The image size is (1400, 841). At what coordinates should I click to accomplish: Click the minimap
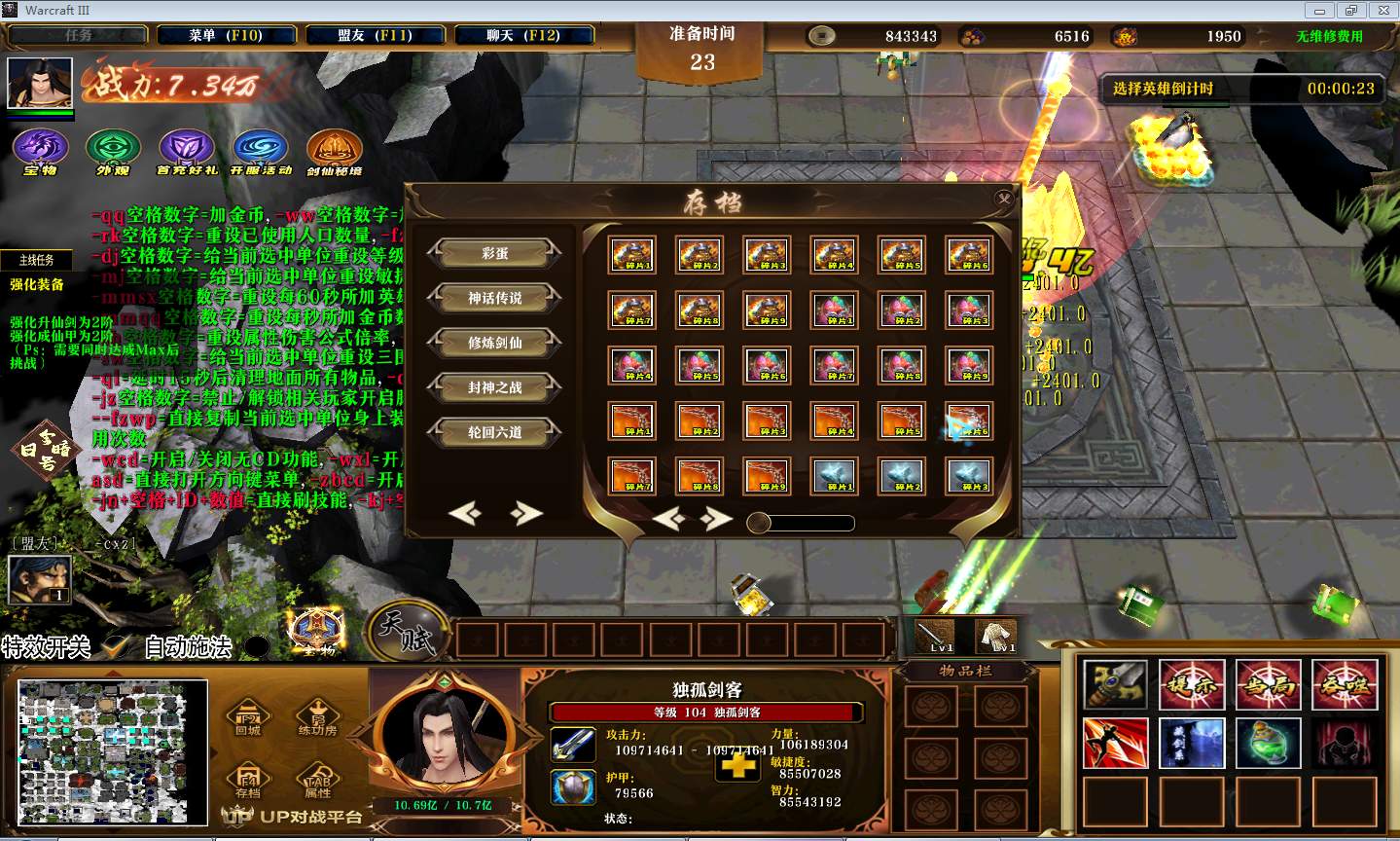tap(113, 750)
